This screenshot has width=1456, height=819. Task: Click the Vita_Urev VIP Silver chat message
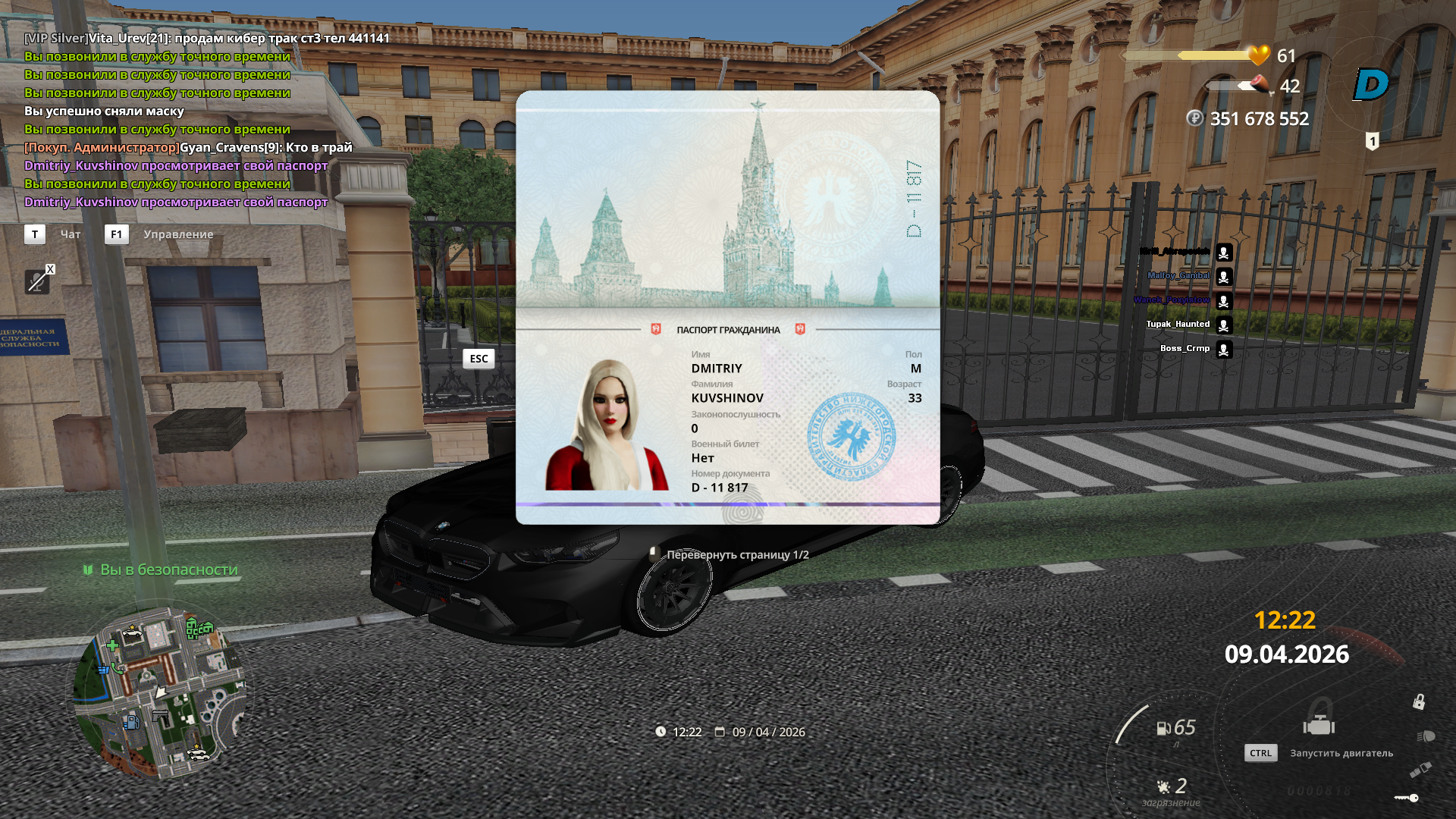click(x=206, y=38)
